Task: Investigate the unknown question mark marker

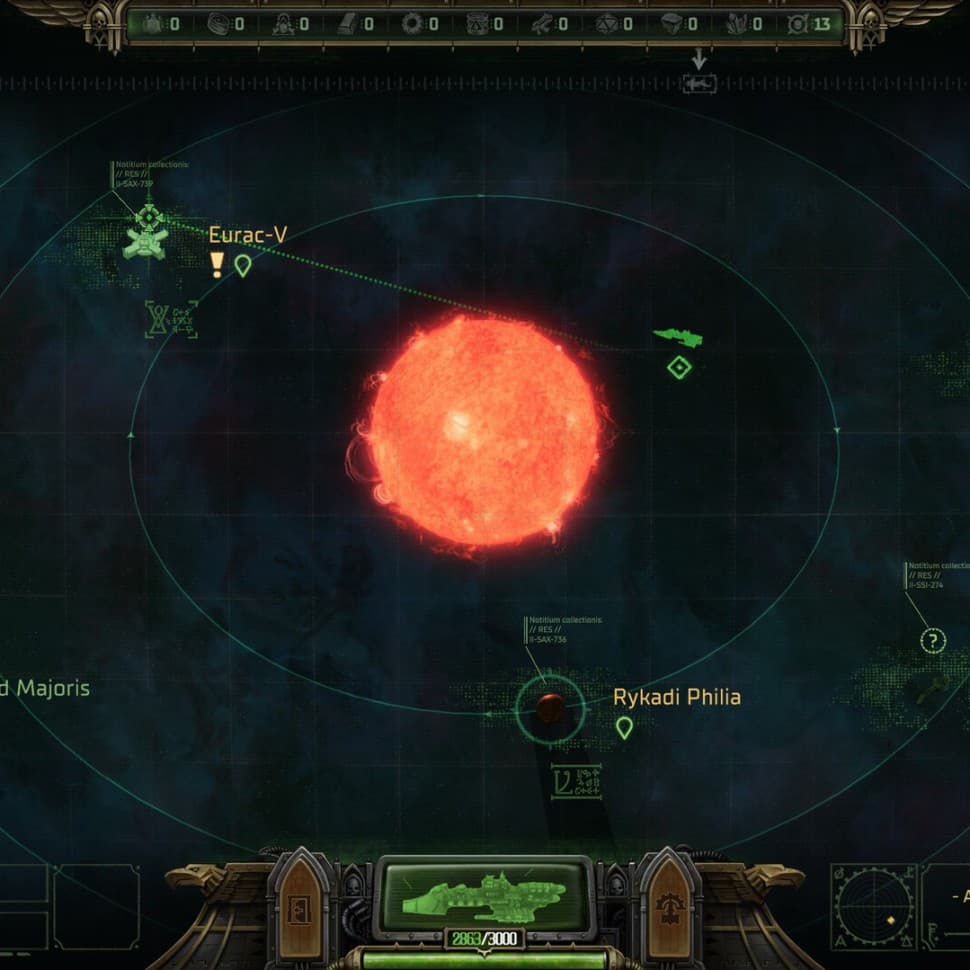Action: point(932,641)
